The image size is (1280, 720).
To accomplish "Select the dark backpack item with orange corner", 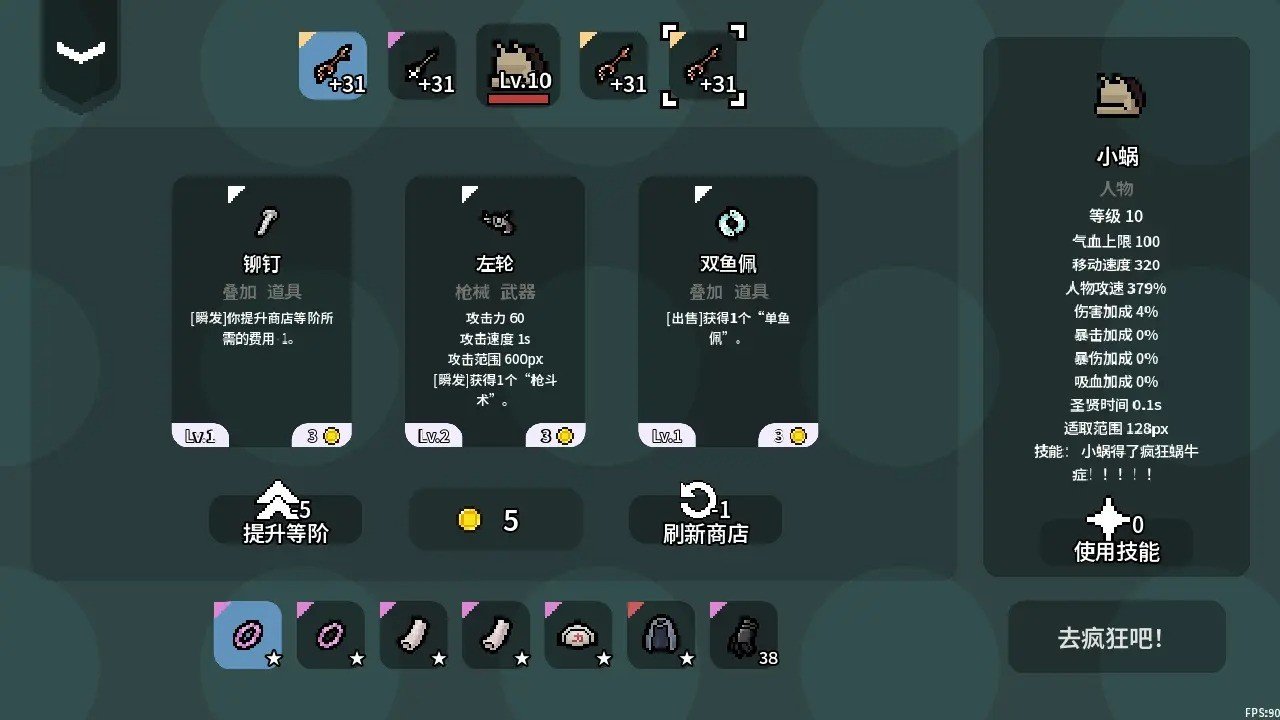I will (661, 634).
